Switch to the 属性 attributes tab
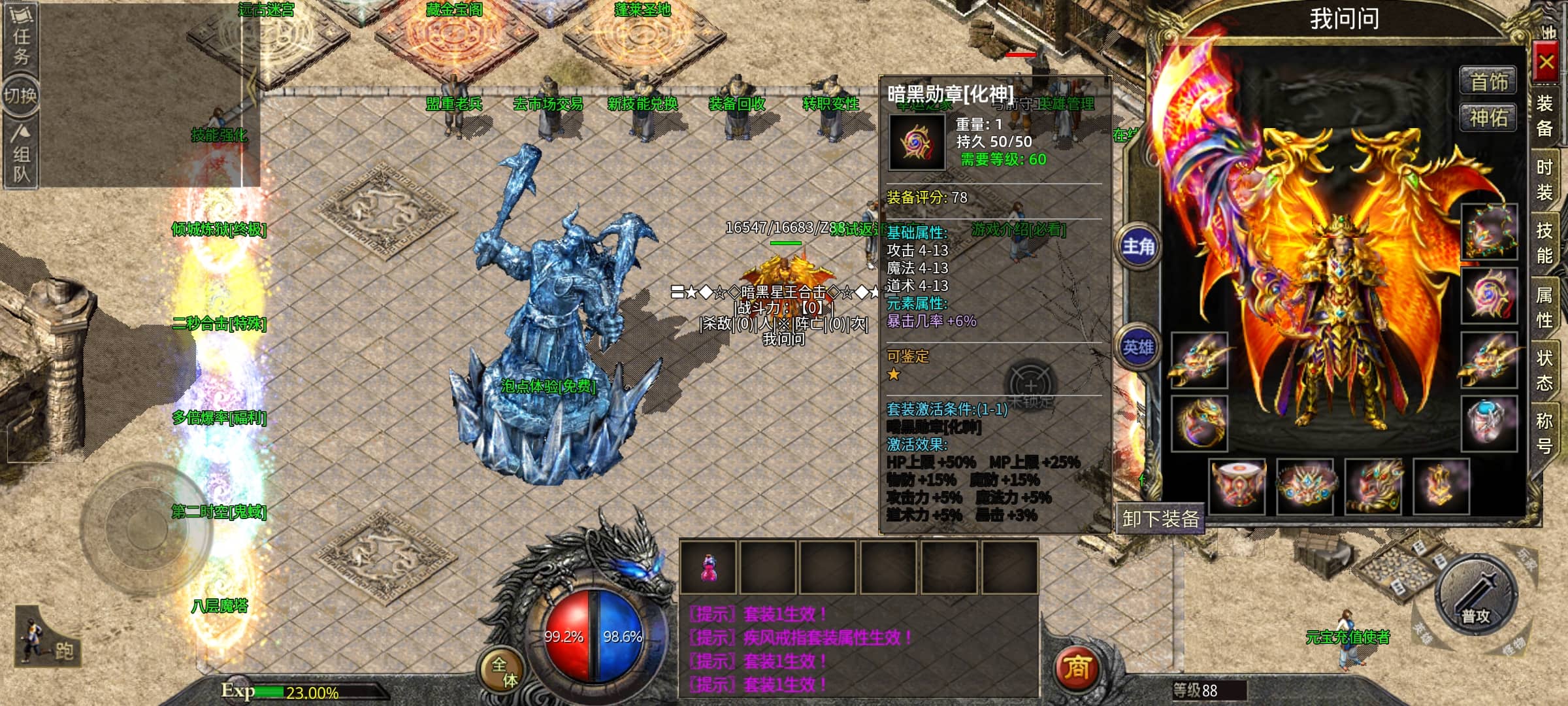The height and width of the screenshot is (706, 1568). [x=1544, y=307]
